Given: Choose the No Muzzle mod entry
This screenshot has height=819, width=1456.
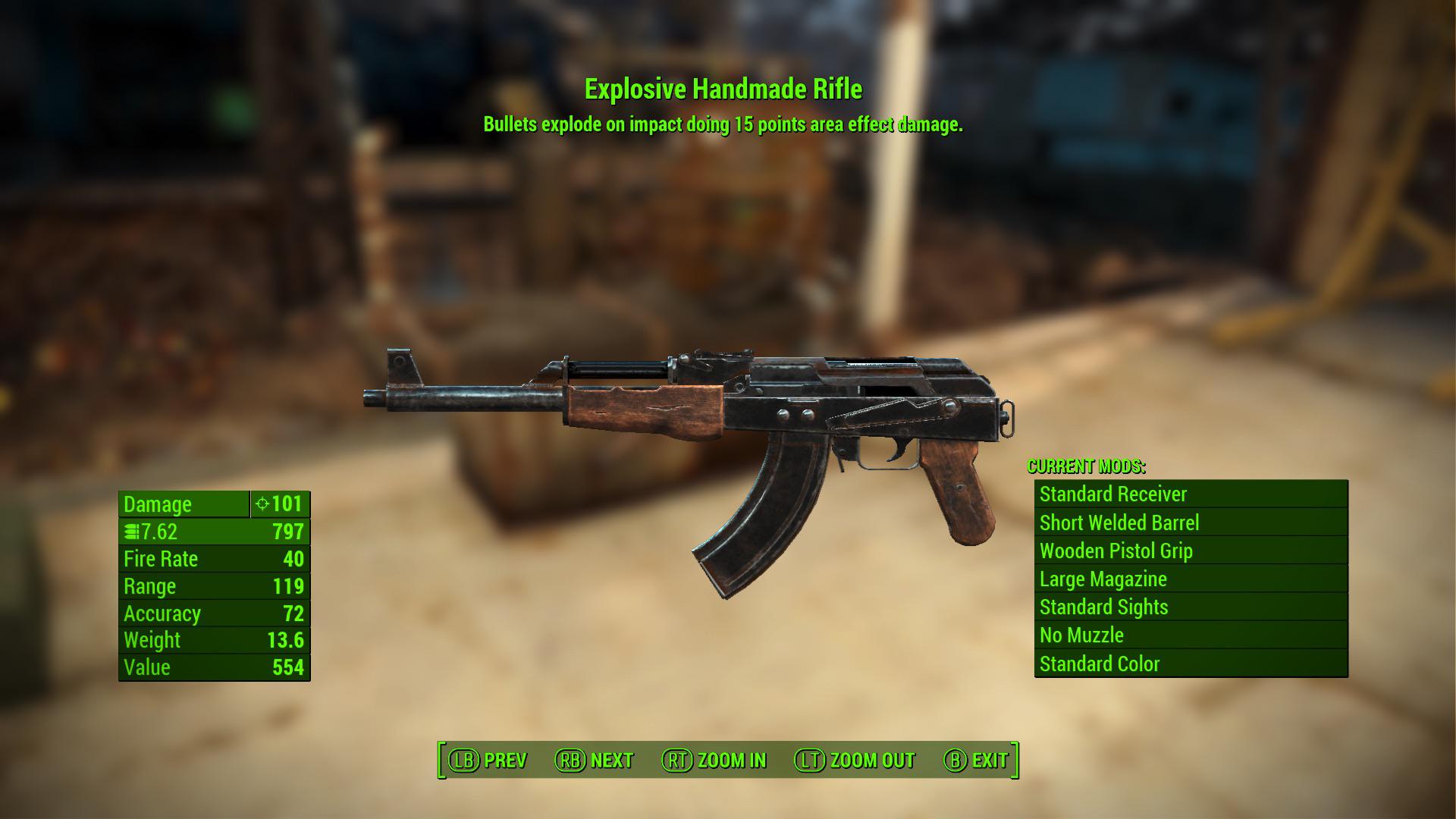Looking at the screenshot, I should [1080, 635].
